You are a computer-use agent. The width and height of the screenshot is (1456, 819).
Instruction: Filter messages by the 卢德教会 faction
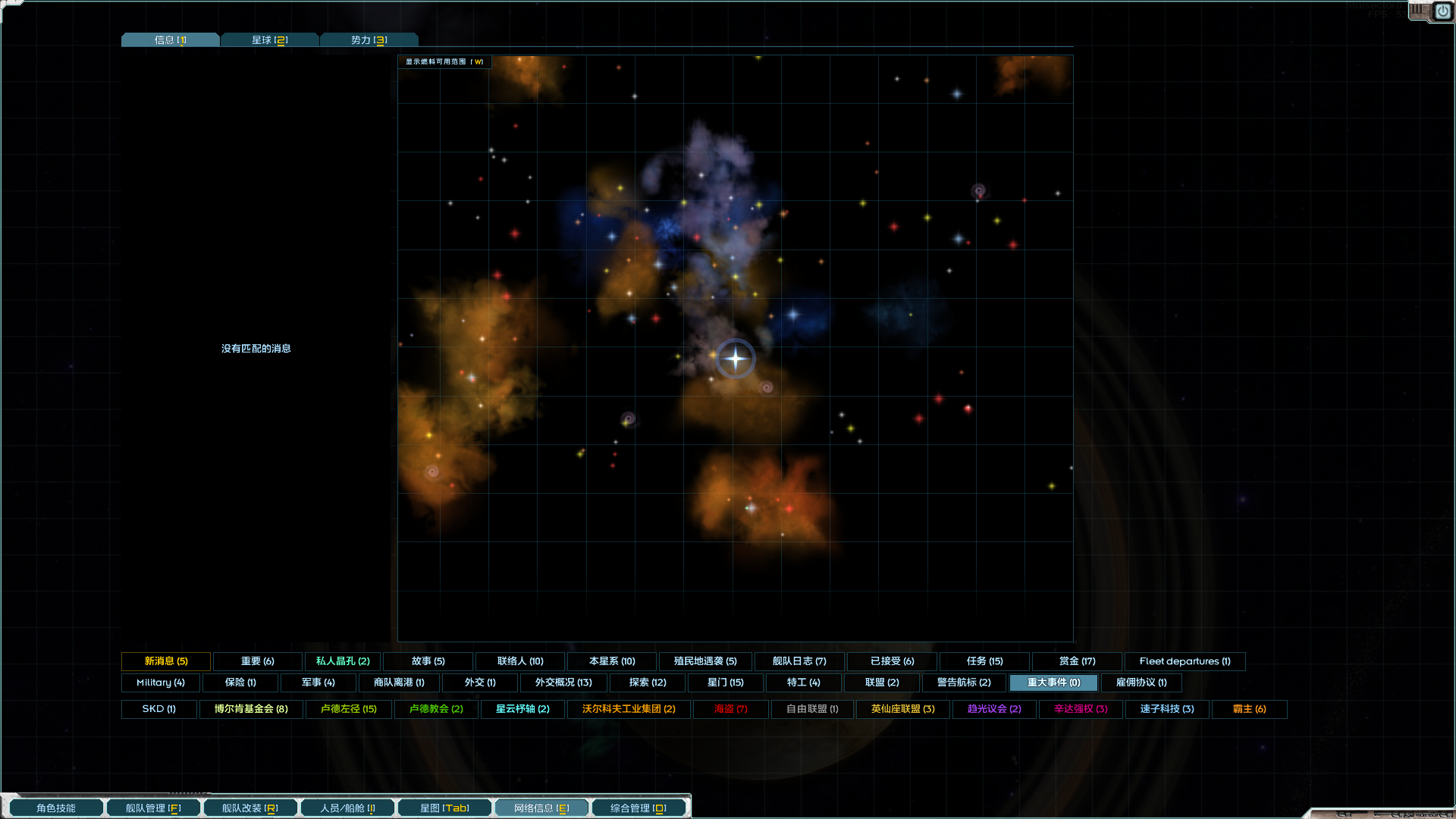[435, 709]
